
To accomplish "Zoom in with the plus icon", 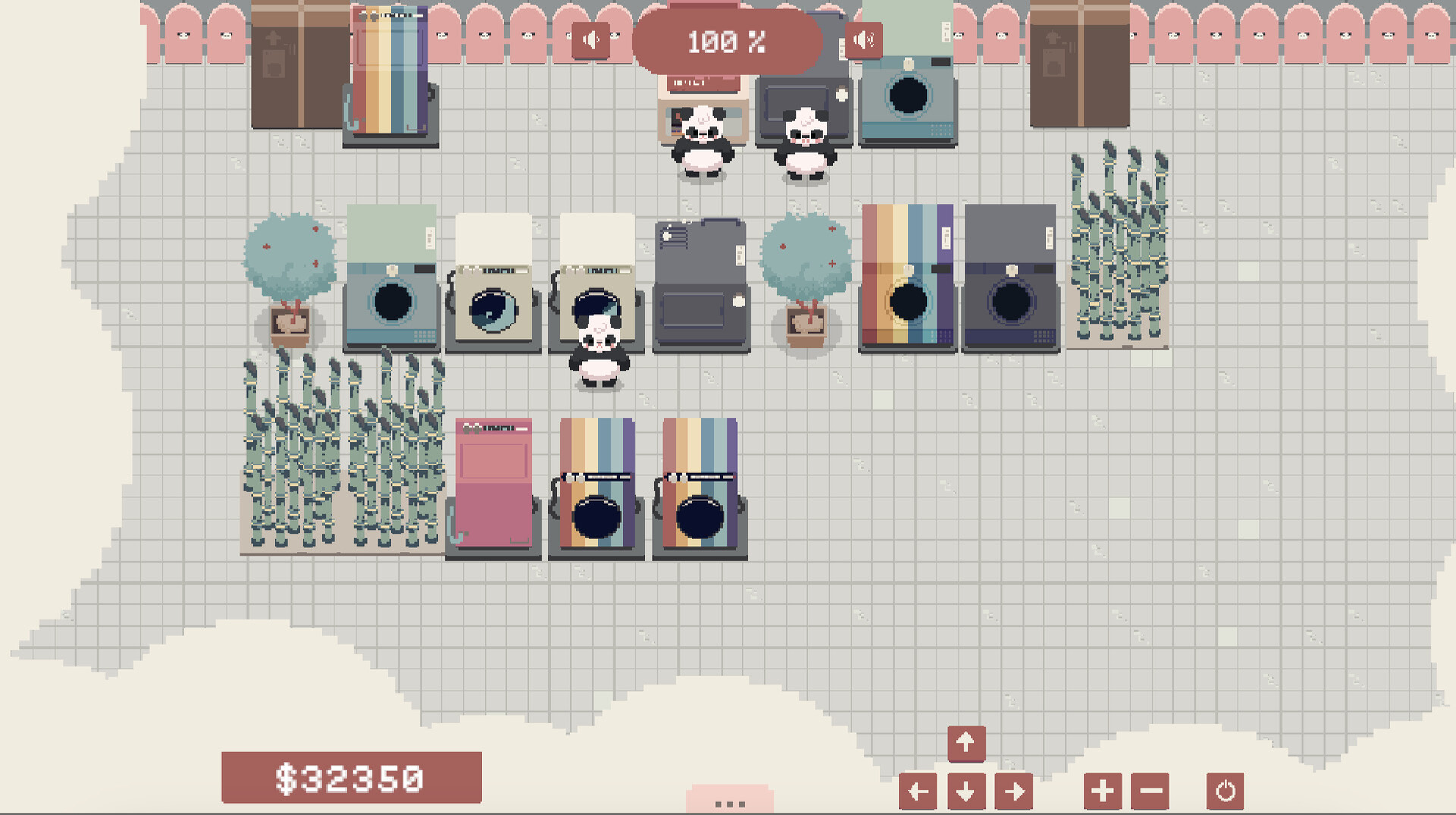I will click(x=1103, y=790).
